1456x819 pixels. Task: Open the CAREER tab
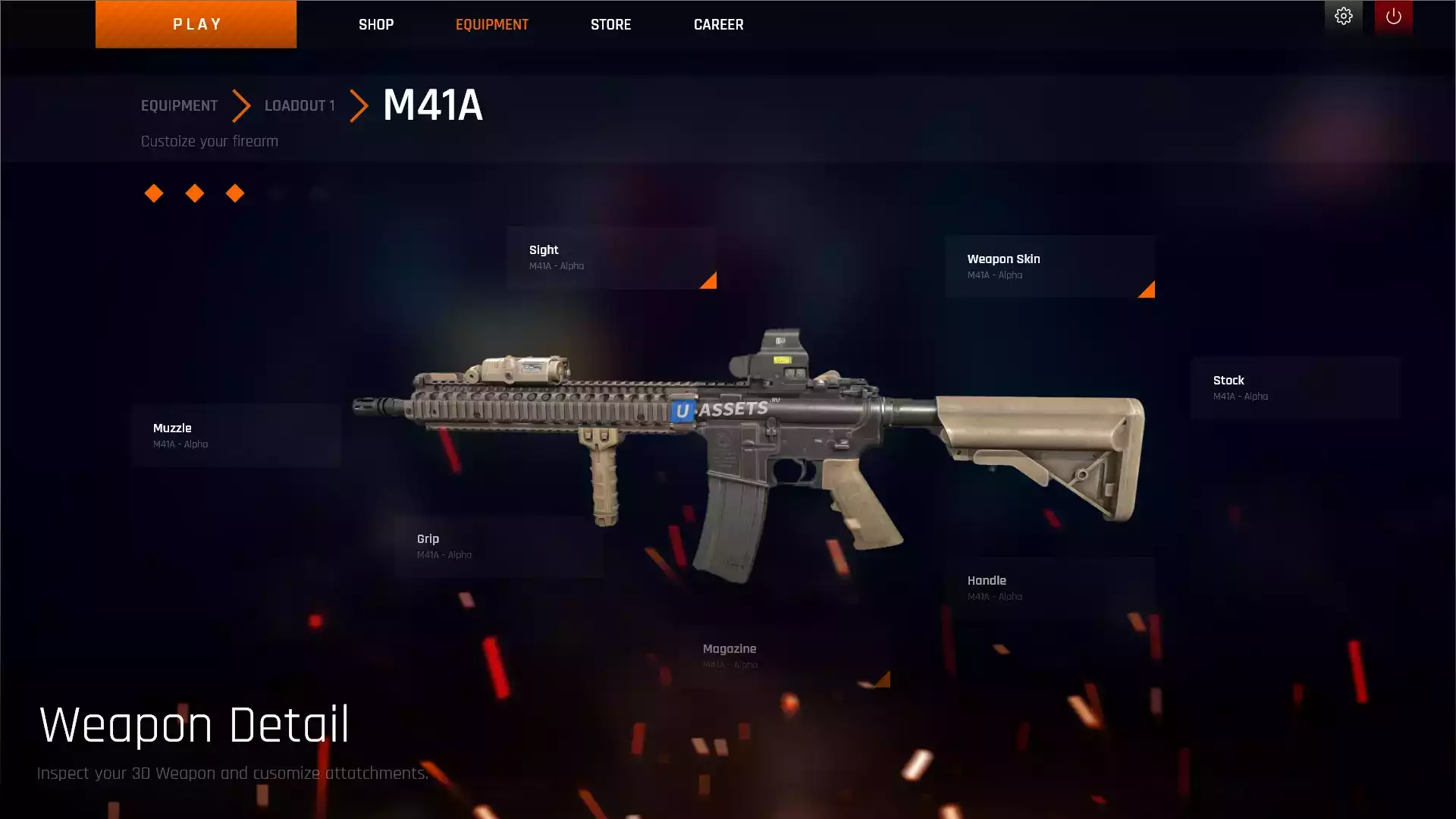(x=718, y=24)
